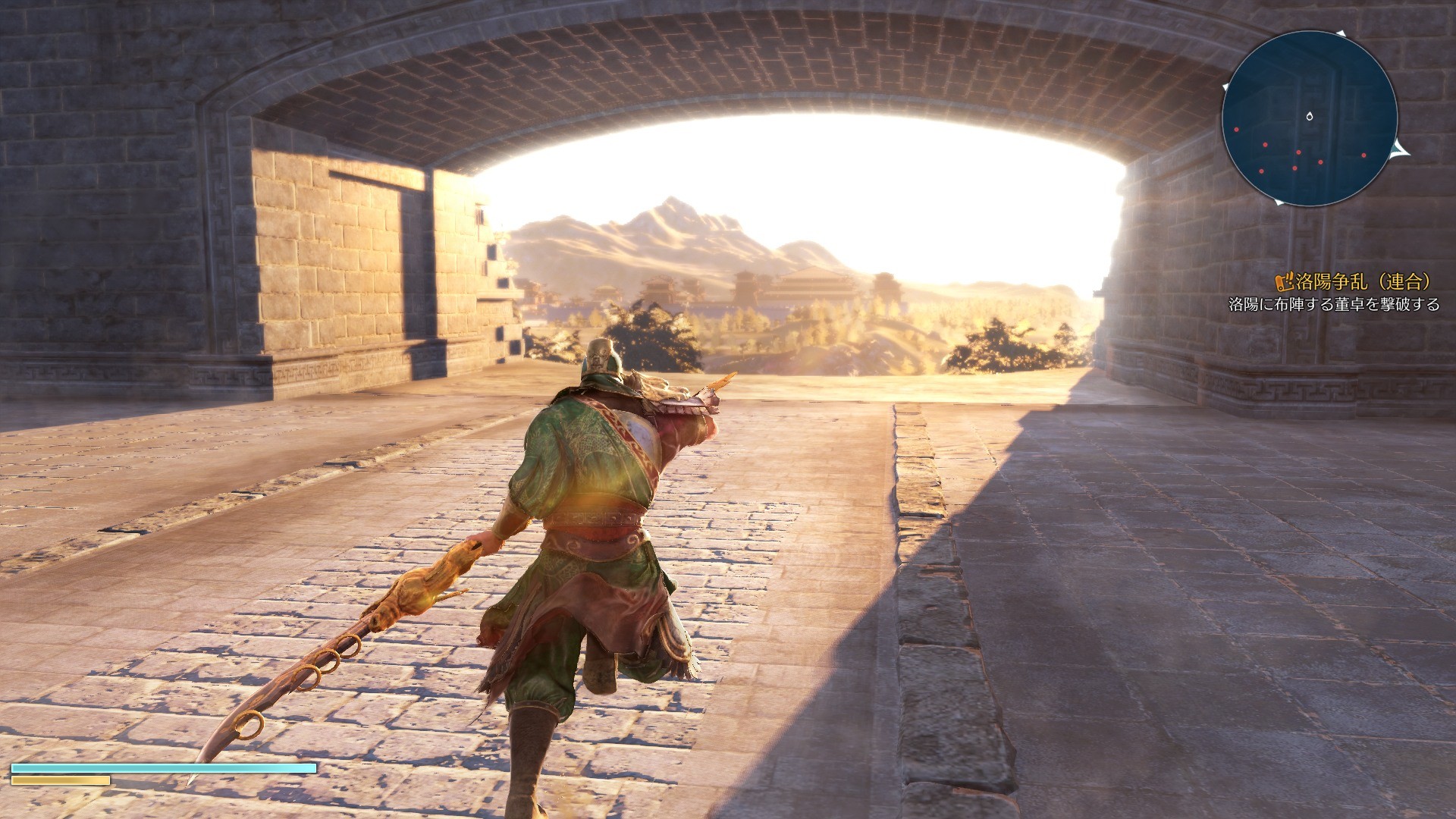Click the white arrow on minimap's left edge
This screenshot has height=819, width=1456.
click(x=1225, y=86)
